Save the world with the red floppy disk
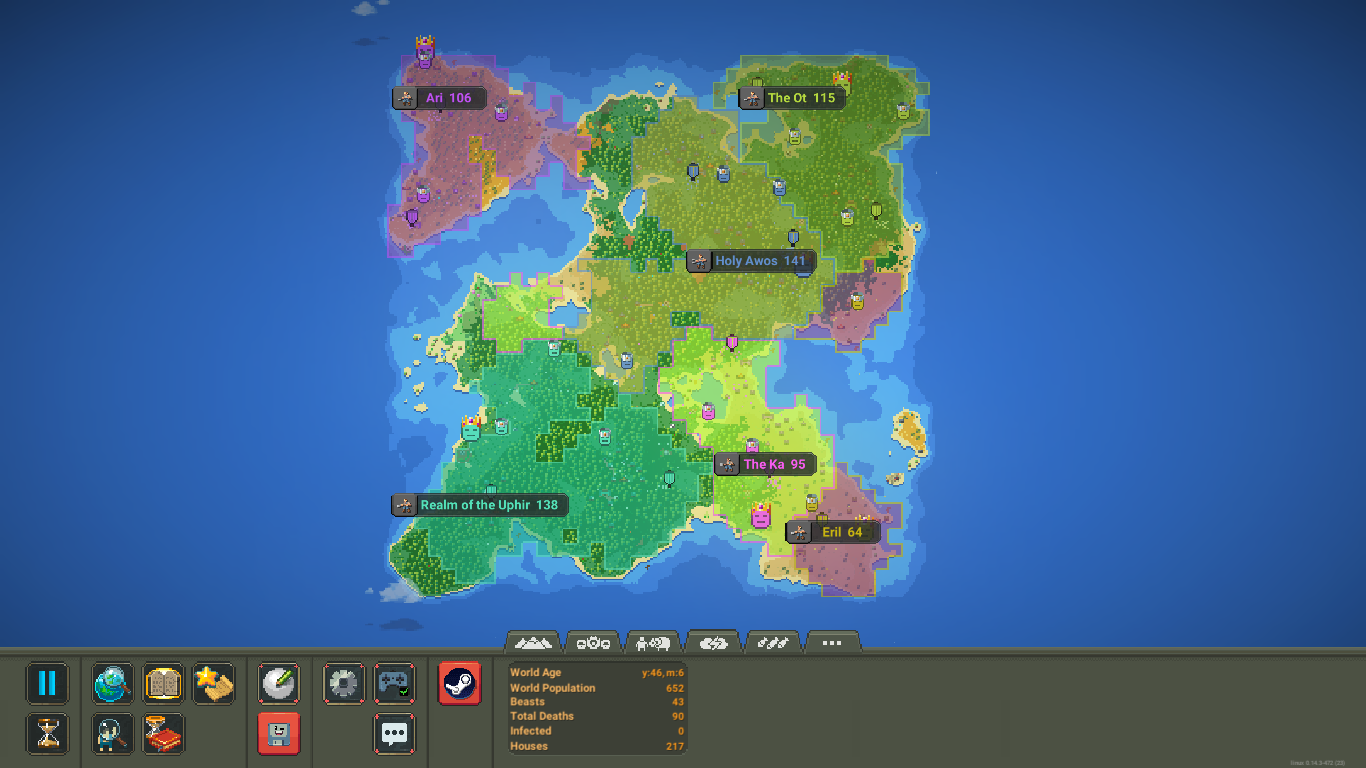The width and height of the screenshot is (1366, 768). (278, 734)
